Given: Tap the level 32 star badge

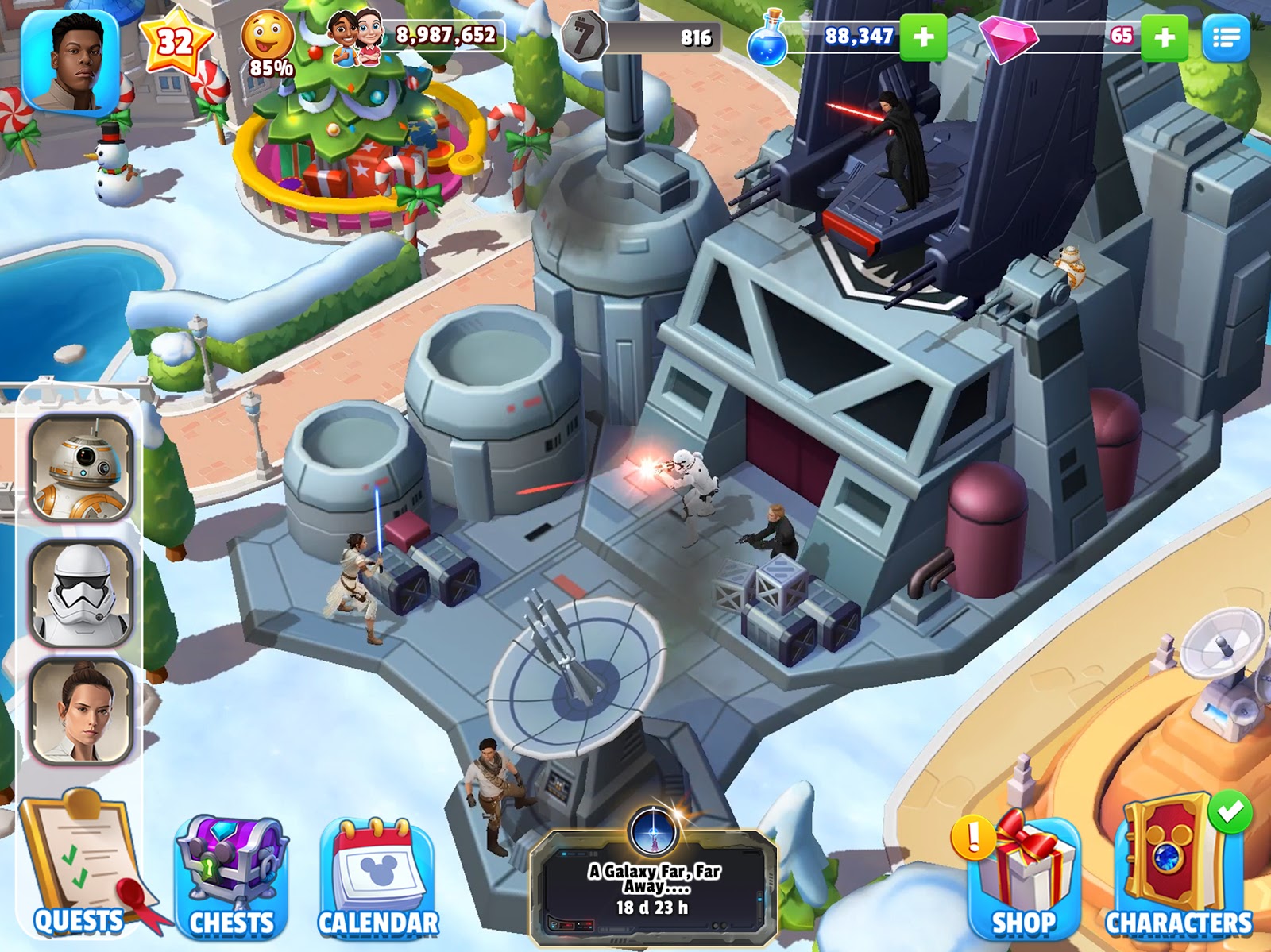Looking at the screenshot, I should click(x=175, y=41).
